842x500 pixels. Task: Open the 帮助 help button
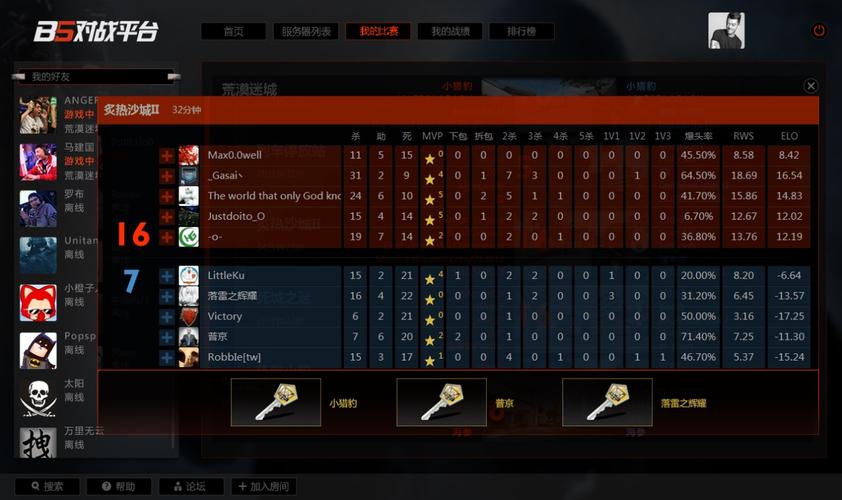point(118,487)
